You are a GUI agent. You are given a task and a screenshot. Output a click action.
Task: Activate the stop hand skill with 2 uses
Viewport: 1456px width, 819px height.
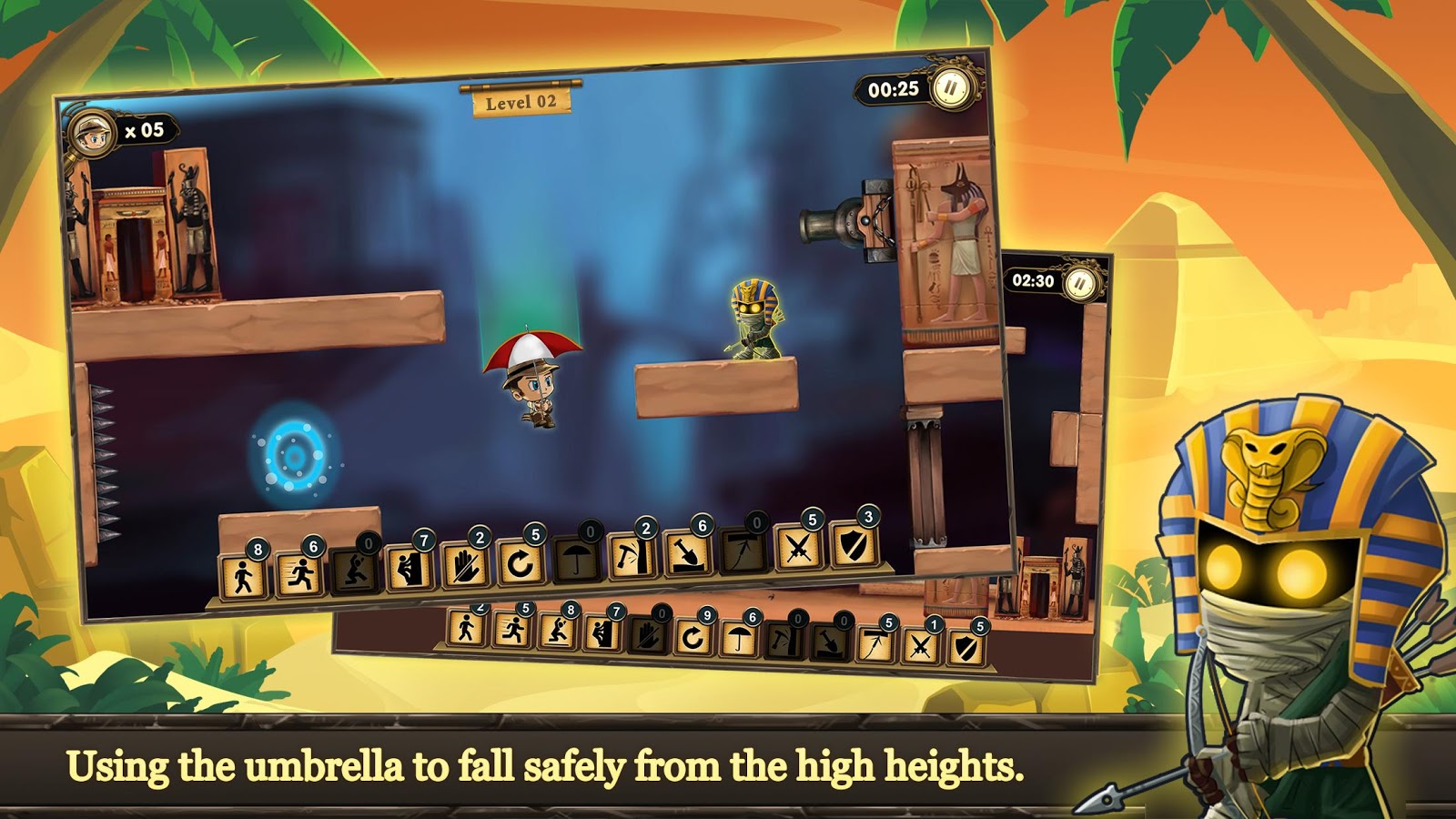(465, 566)
